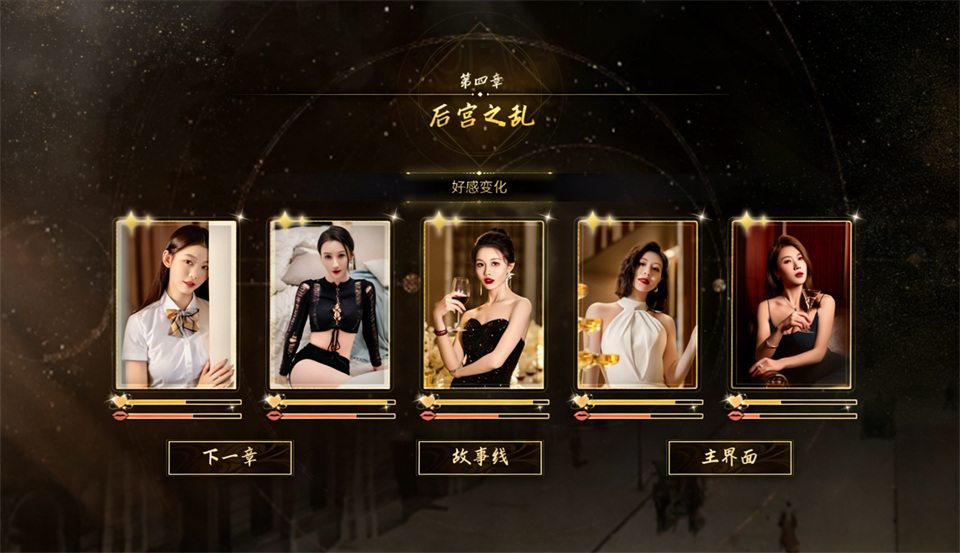This screenshot has width=960, height=553.
Task: Select the white halter dress portrait card
Action: pyautogui.click(x=637, y=304)
